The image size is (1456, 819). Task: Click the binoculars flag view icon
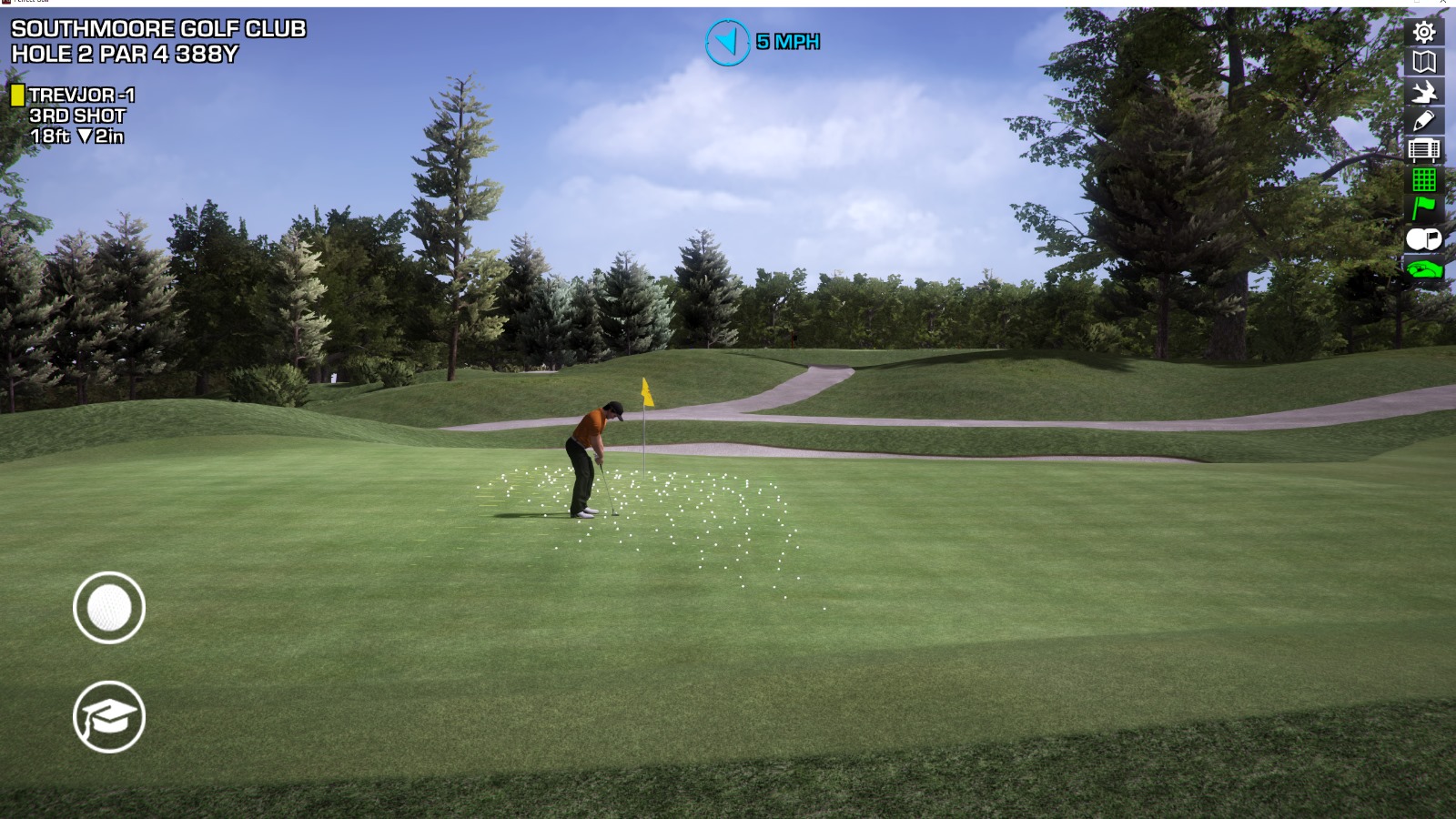pyautogui.click(x=1424, y=239)
